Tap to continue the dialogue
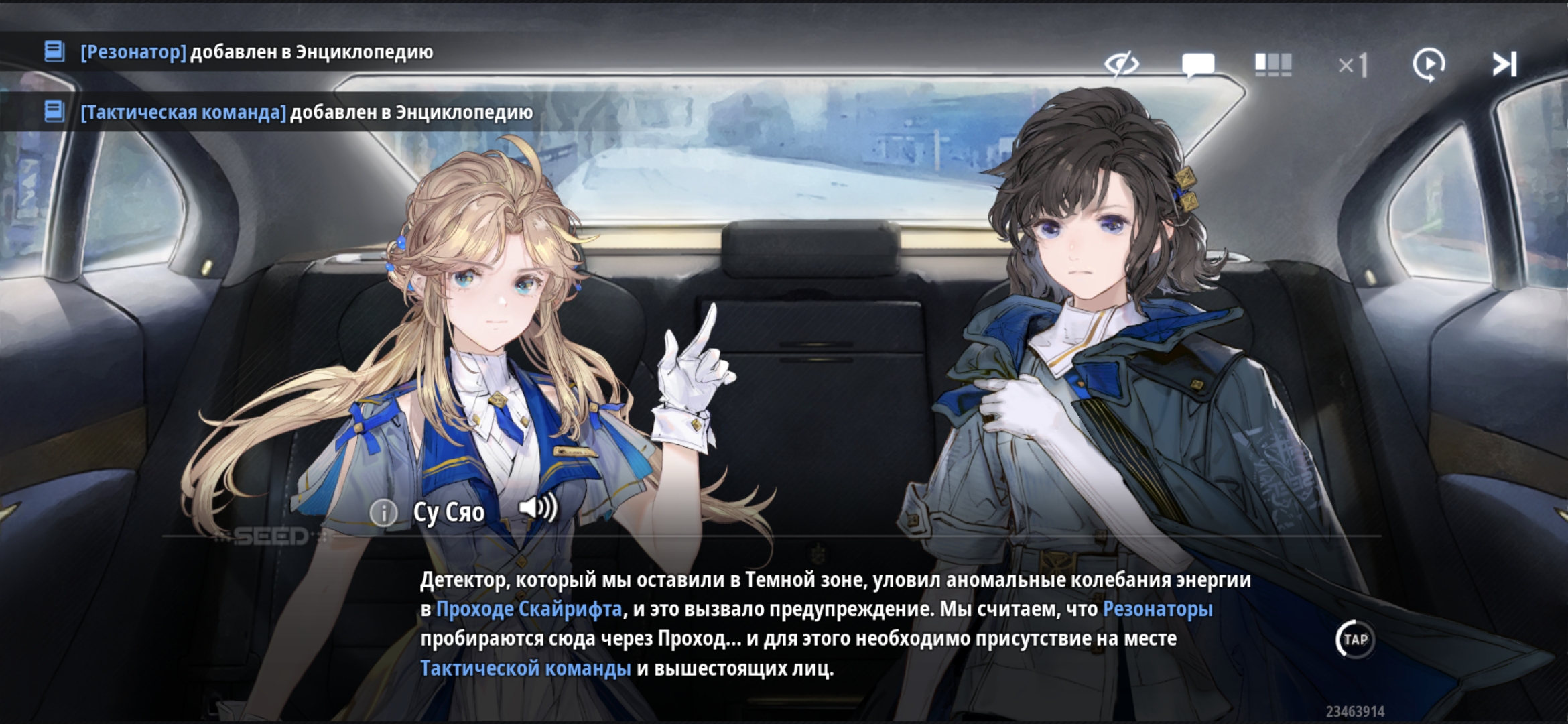Screen dimensions: 1568x724 click(x=1355, y=640)
